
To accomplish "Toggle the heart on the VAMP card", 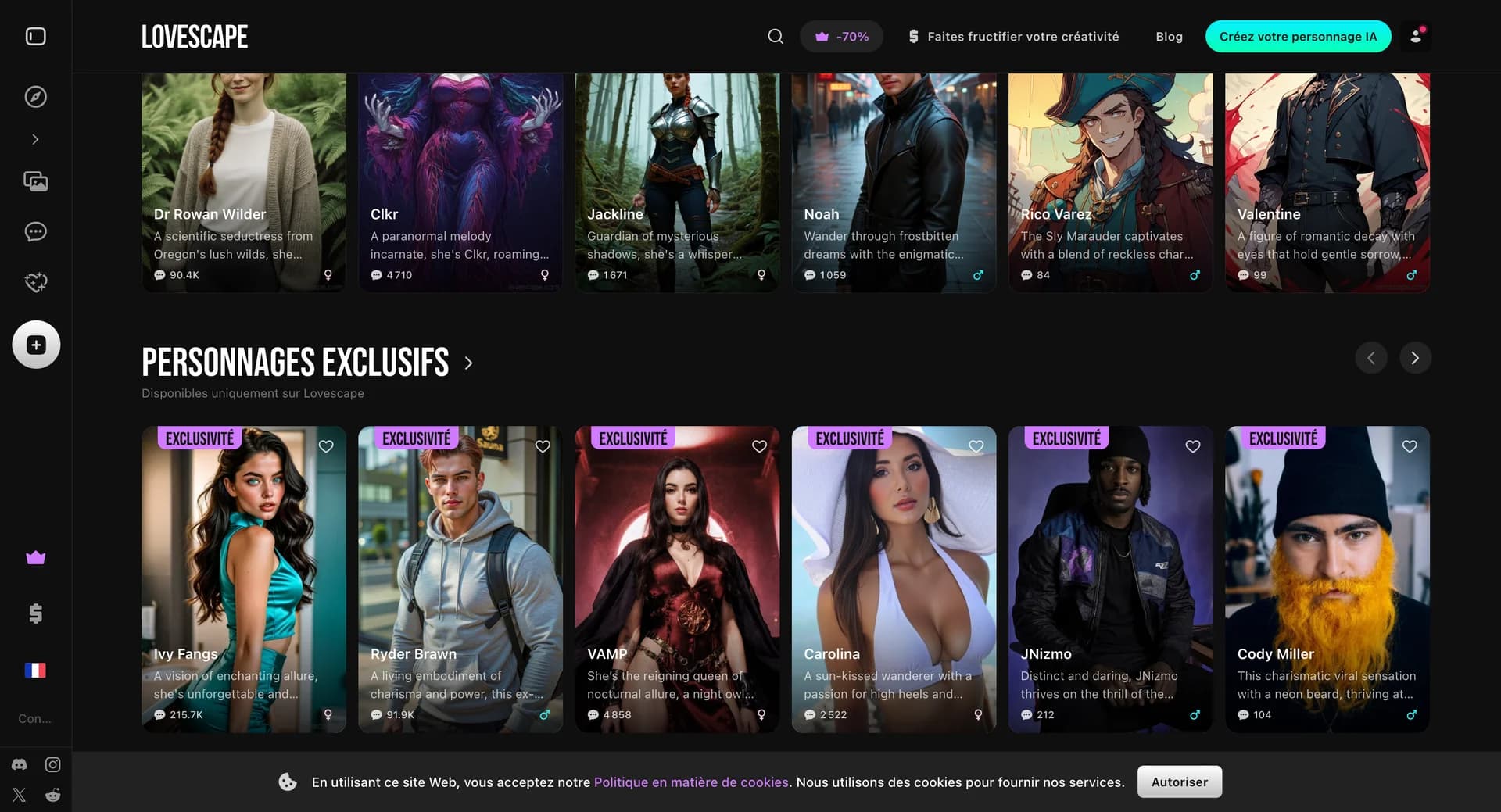I will coord(759,446).
